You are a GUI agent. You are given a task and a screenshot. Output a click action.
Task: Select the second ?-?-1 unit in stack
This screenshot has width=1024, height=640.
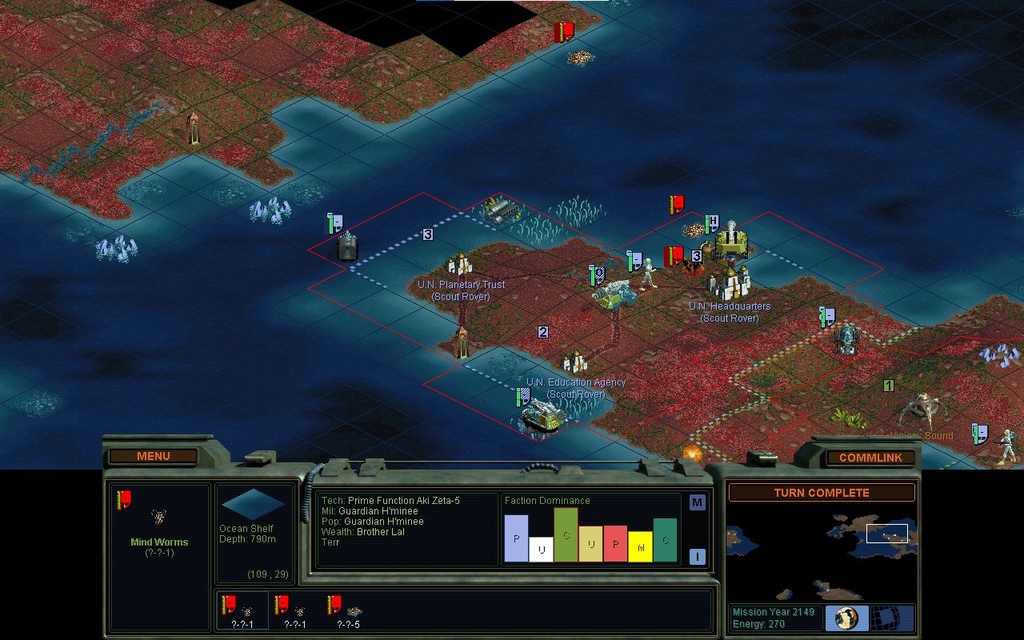coord(297,609)
